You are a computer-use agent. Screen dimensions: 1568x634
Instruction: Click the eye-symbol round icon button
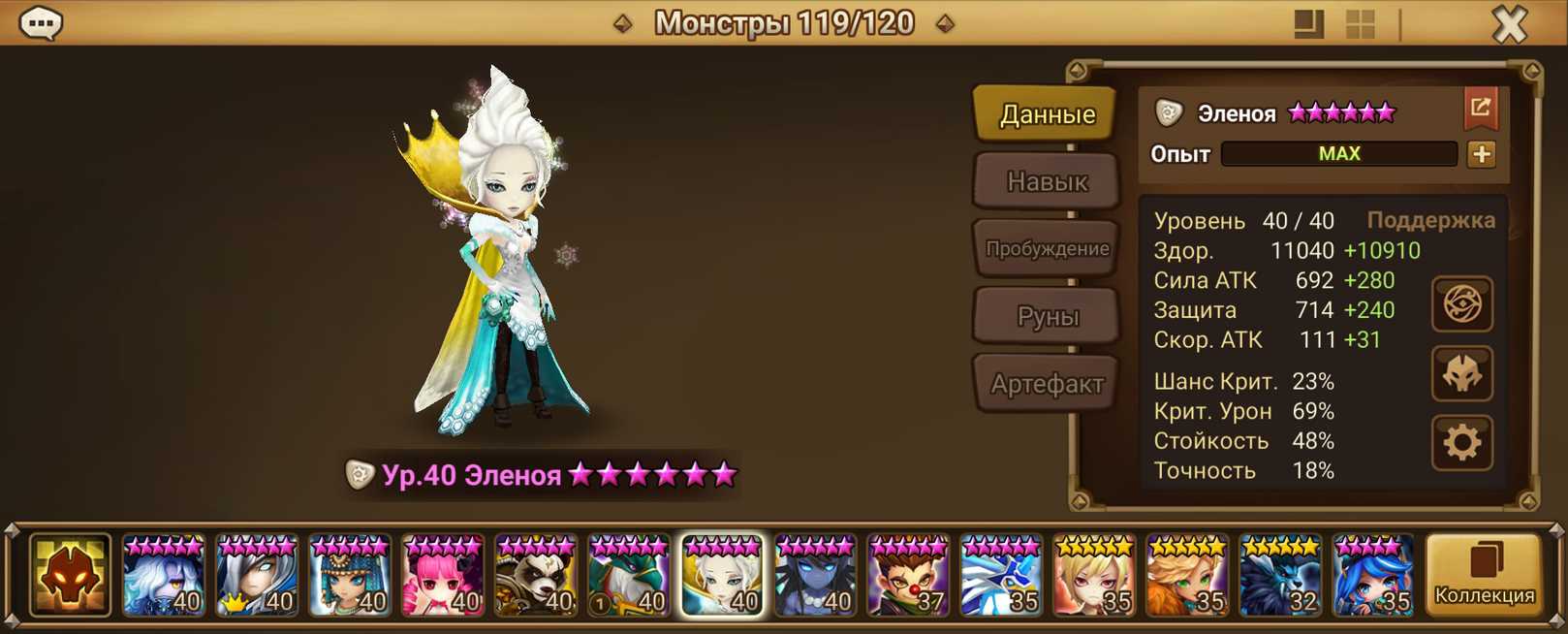(1462, 304)
